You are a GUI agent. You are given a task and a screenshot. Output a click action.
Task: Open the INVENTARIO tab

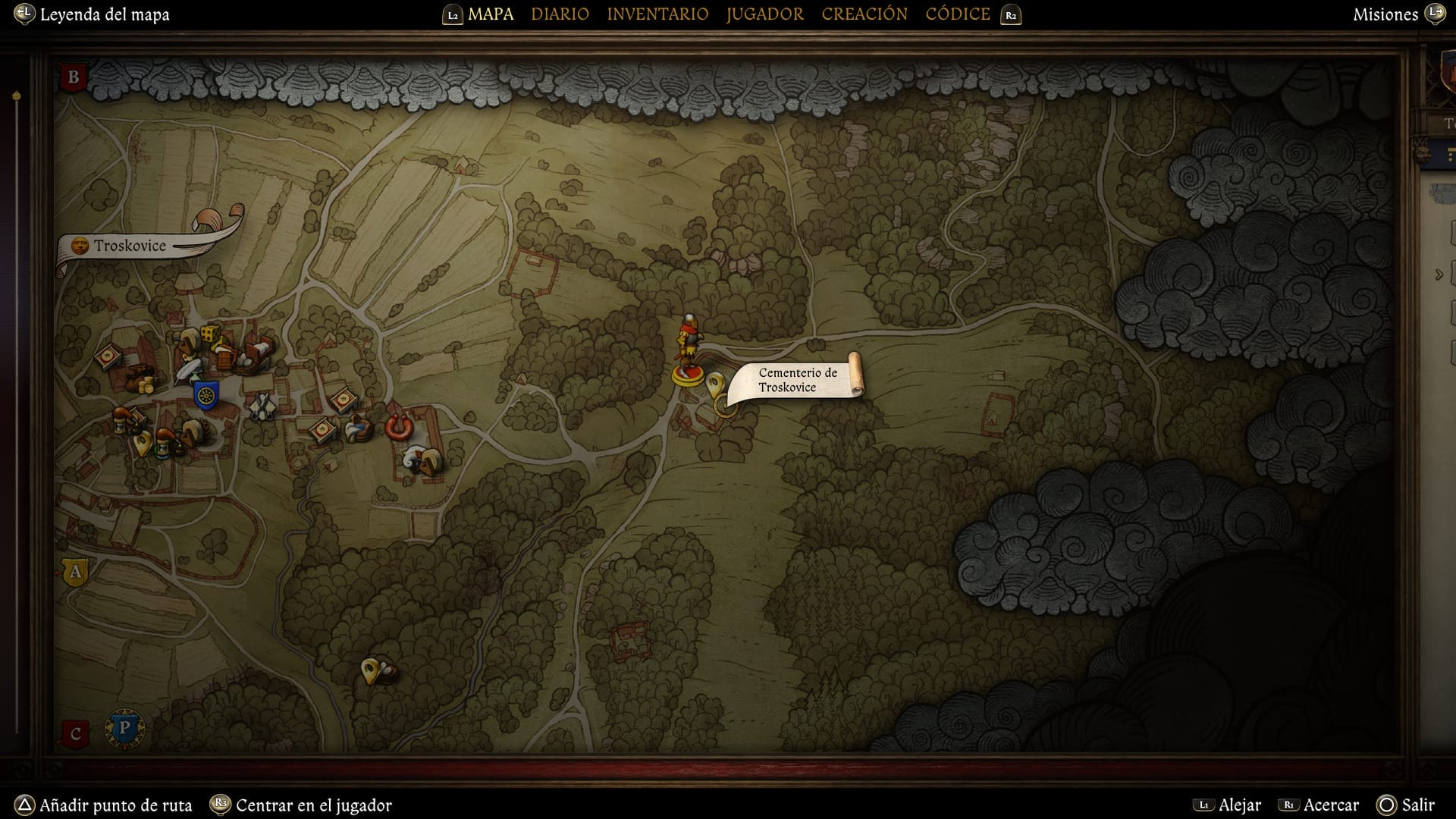point(657,14)
